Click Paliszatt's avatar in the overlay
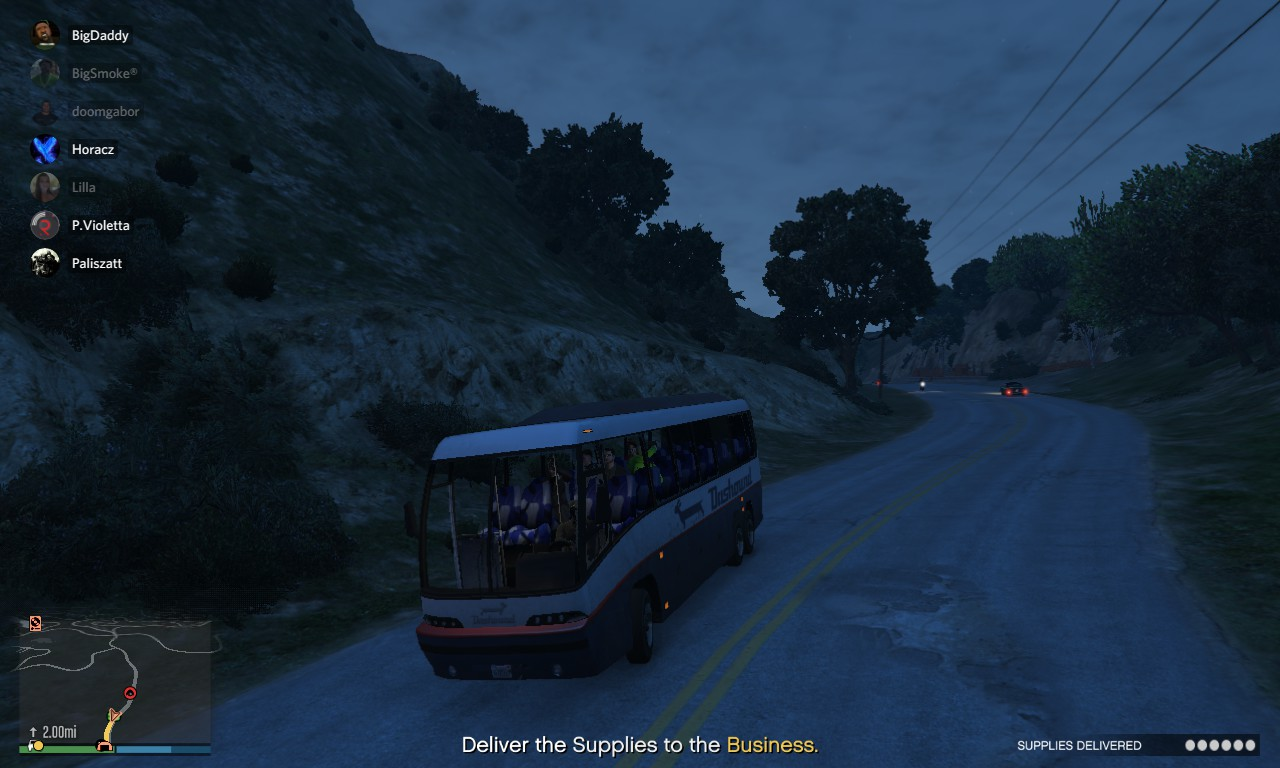This screenshot has width=1280, height=768. (x=45, y=263)
